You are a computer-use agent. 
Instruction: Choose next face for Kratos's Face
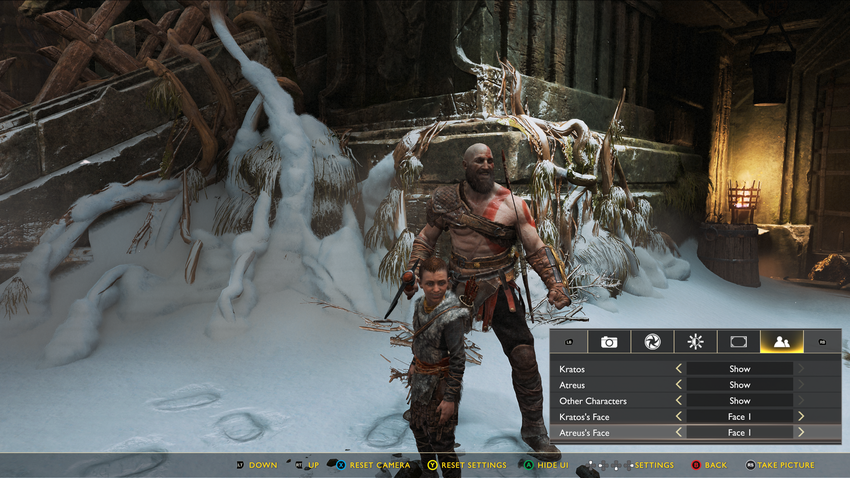[x=801, y=417]
